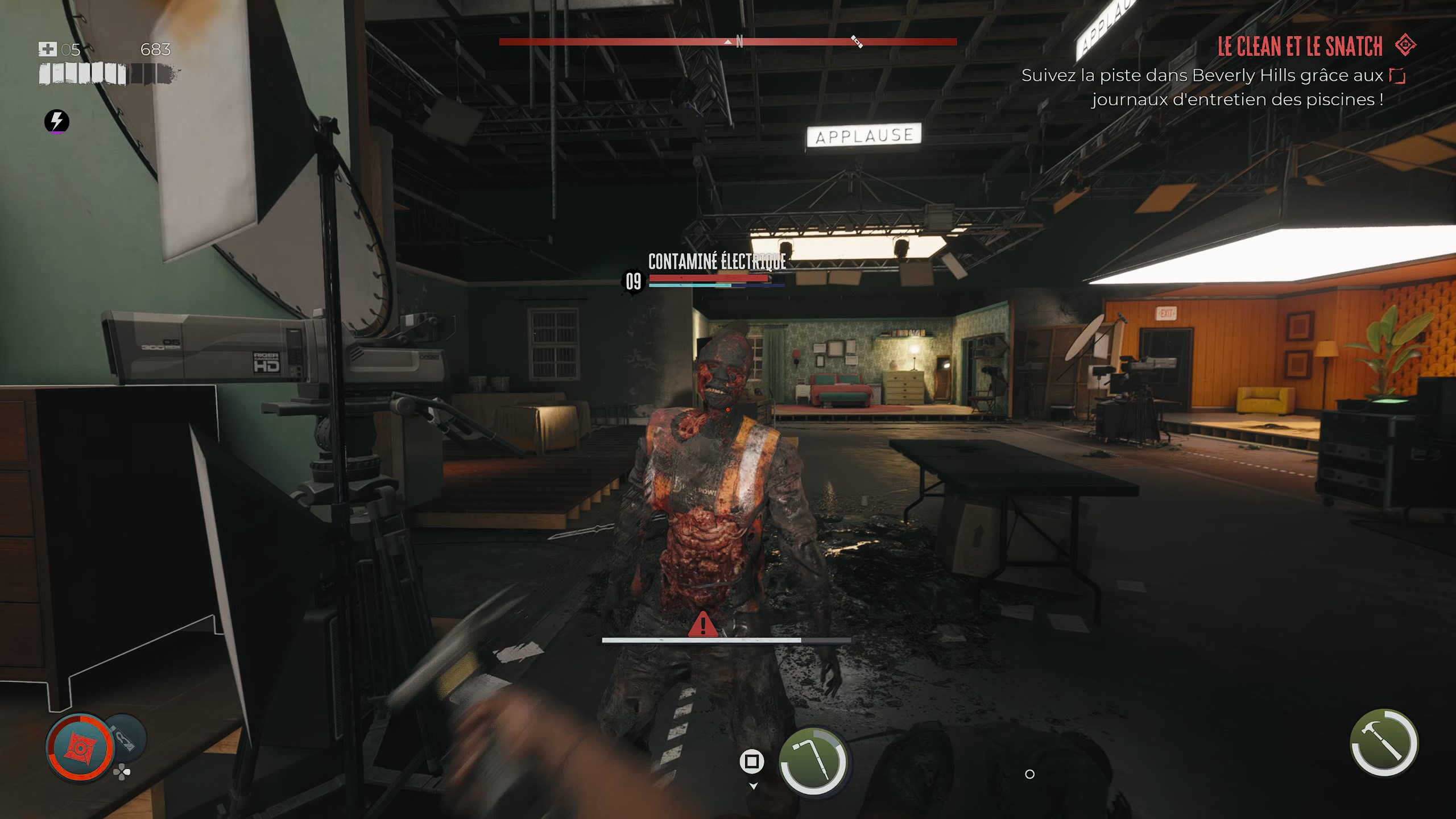Click the D-pad prompt icon near the curveball slots
The image size is (1456, 819).
click(x=122, y=773)
